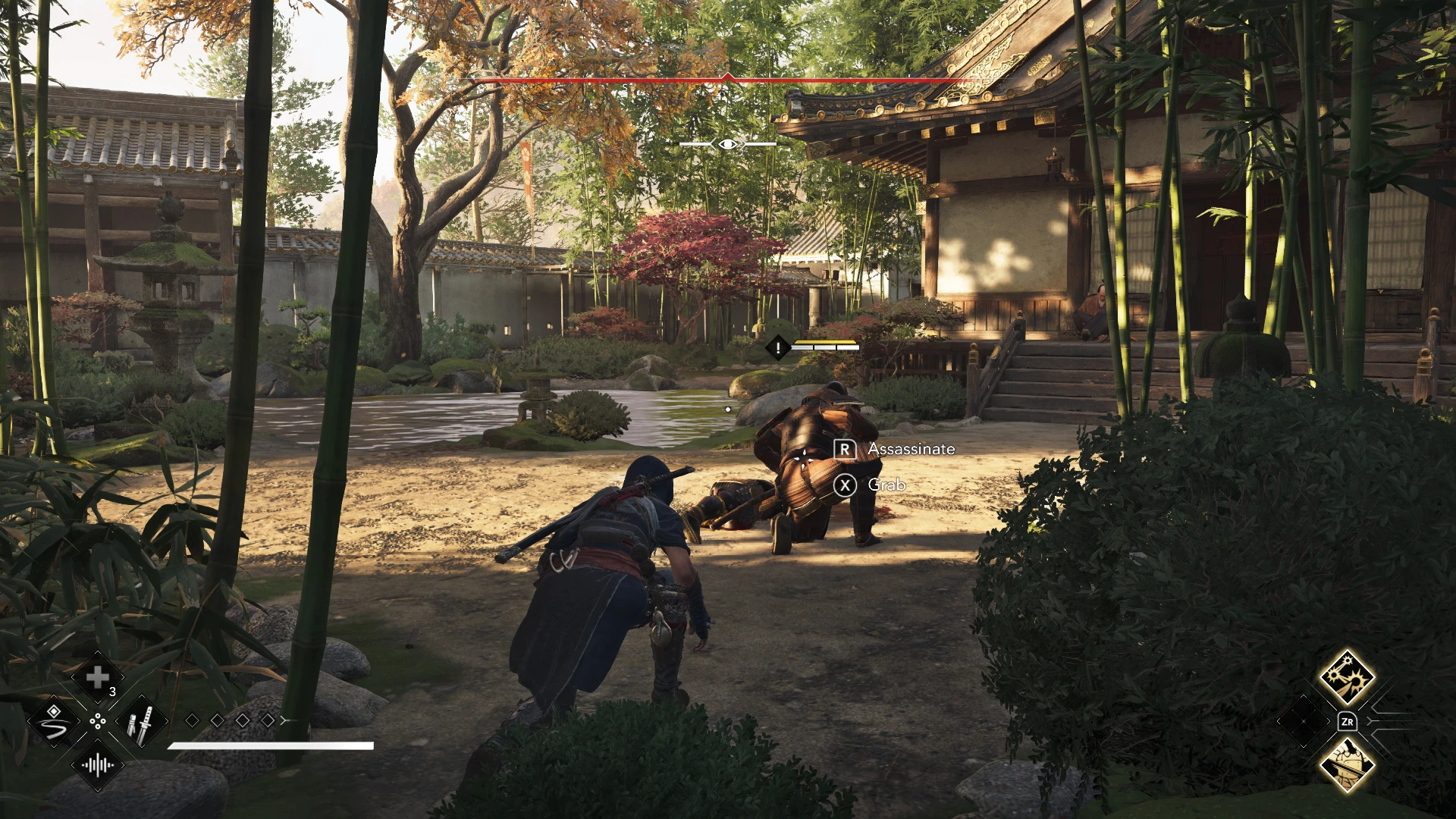Image resolution: width=1456 pixels, height=819 pixels.
Task: Click the enemy alert exclamation indicator
Action: [777, 348]
